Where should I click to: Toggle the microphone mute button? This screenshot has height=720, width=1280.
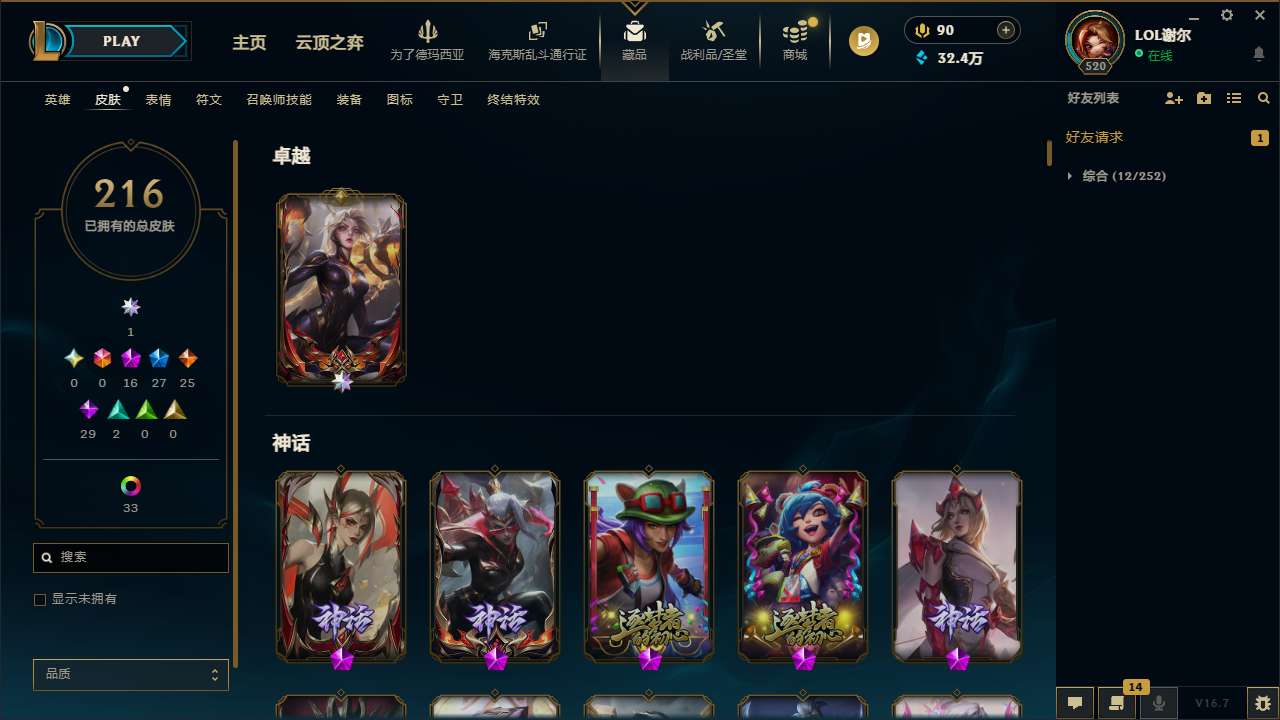1159,703
